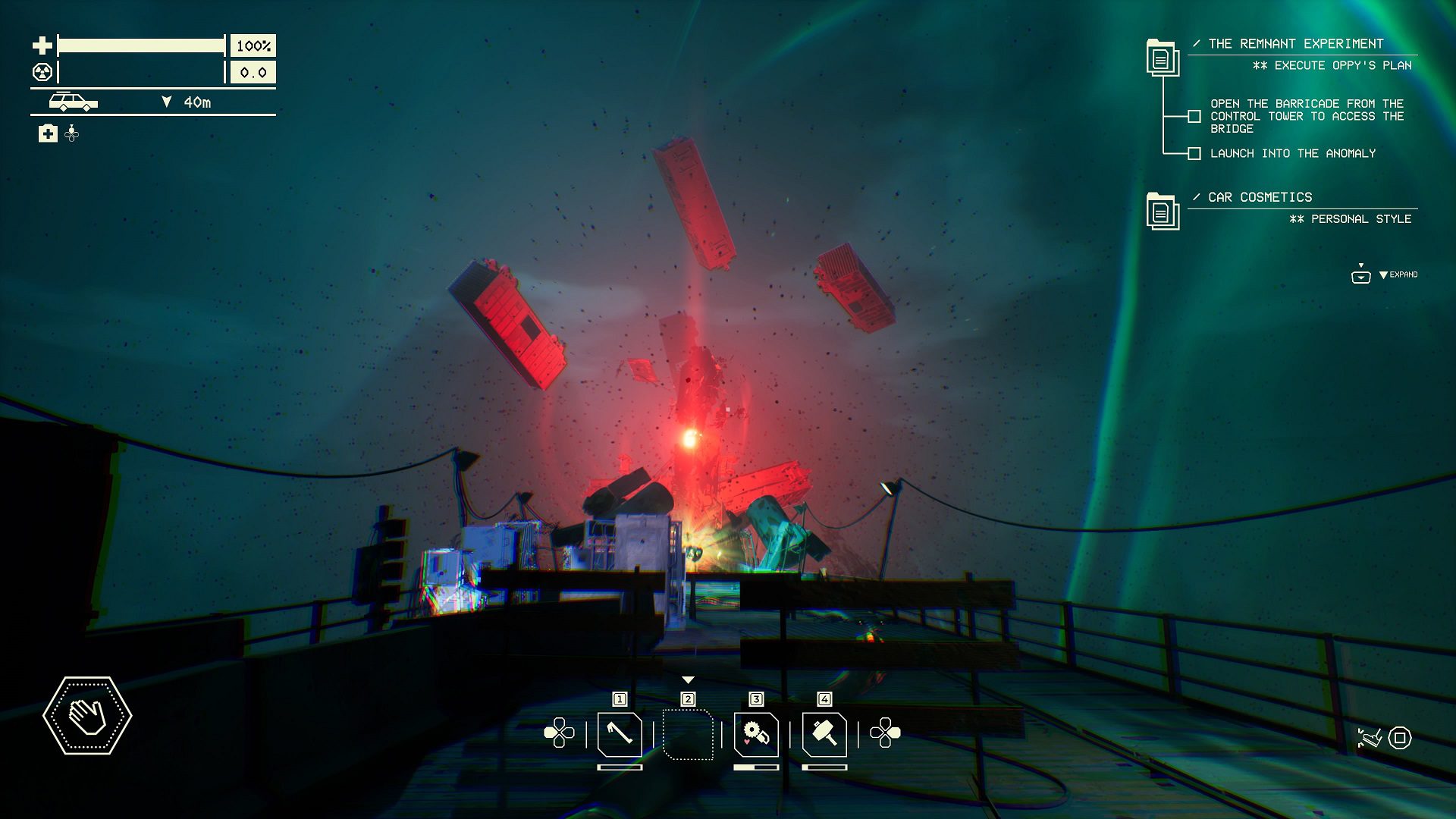Click the hexagonal hand interaction icon
This screenshot has height=819, width=1456.
(87, 716)
